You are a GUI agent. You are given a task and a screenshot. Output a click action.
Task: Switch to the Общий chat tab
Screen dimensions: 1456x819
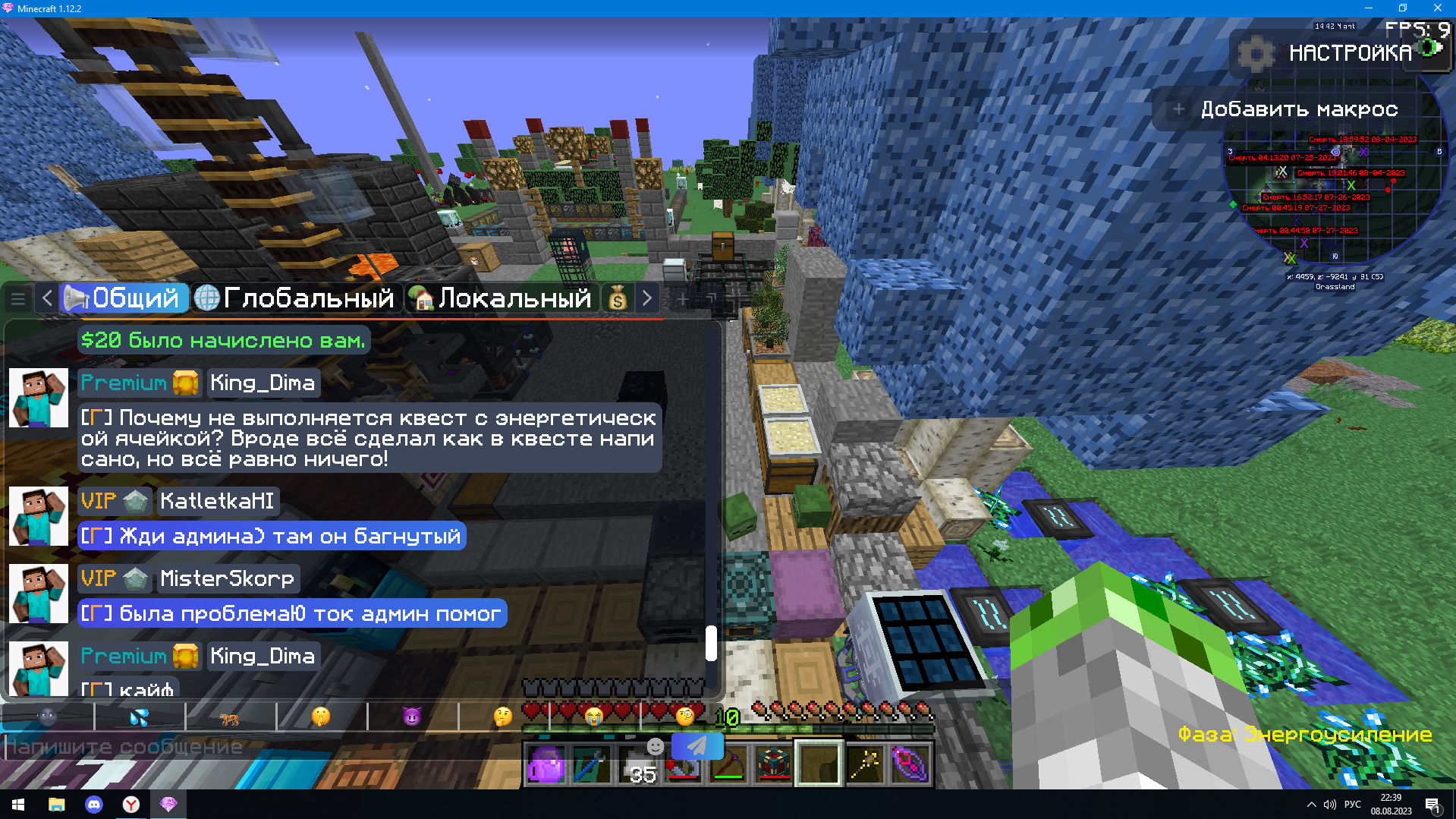[124, 298]
